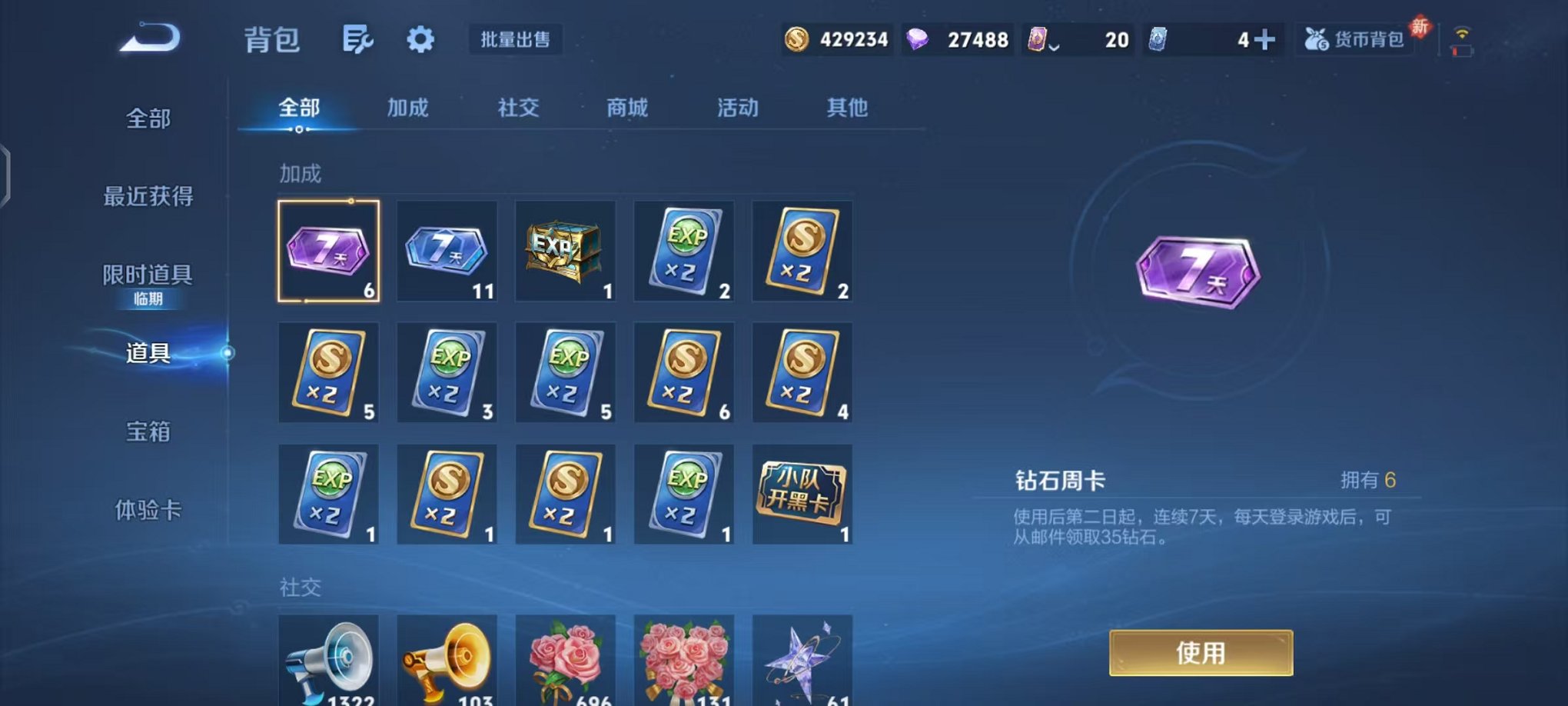
Task: Click the item record wrench icon beside 背包
Action: (x=358, y=40)
